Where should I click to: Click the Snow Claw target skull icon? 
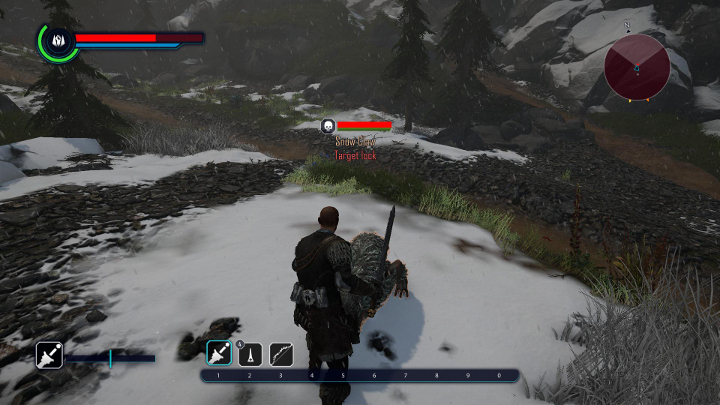327,125
